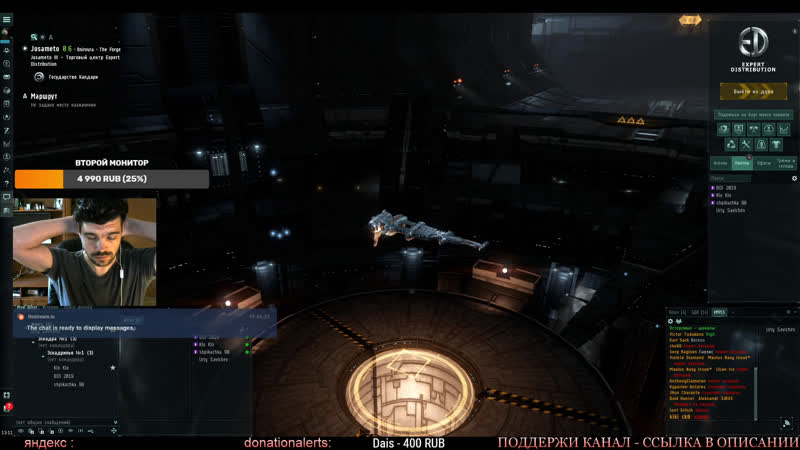Open the Offices station tab

tap(763, 162)
